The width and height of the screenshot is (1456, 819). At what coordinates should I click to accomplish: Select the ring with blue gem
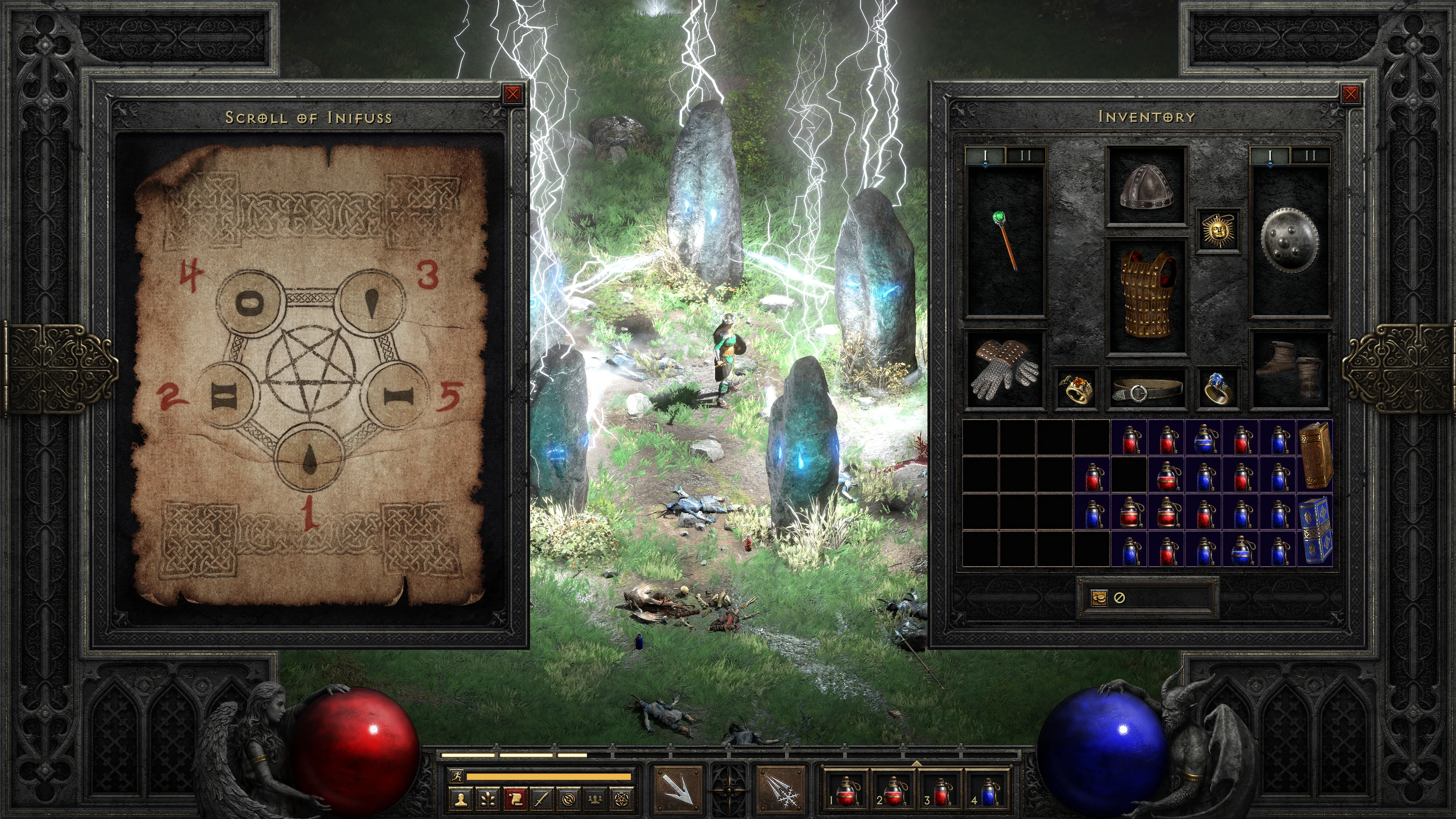pyautogui.click(x=1217, y=388)
